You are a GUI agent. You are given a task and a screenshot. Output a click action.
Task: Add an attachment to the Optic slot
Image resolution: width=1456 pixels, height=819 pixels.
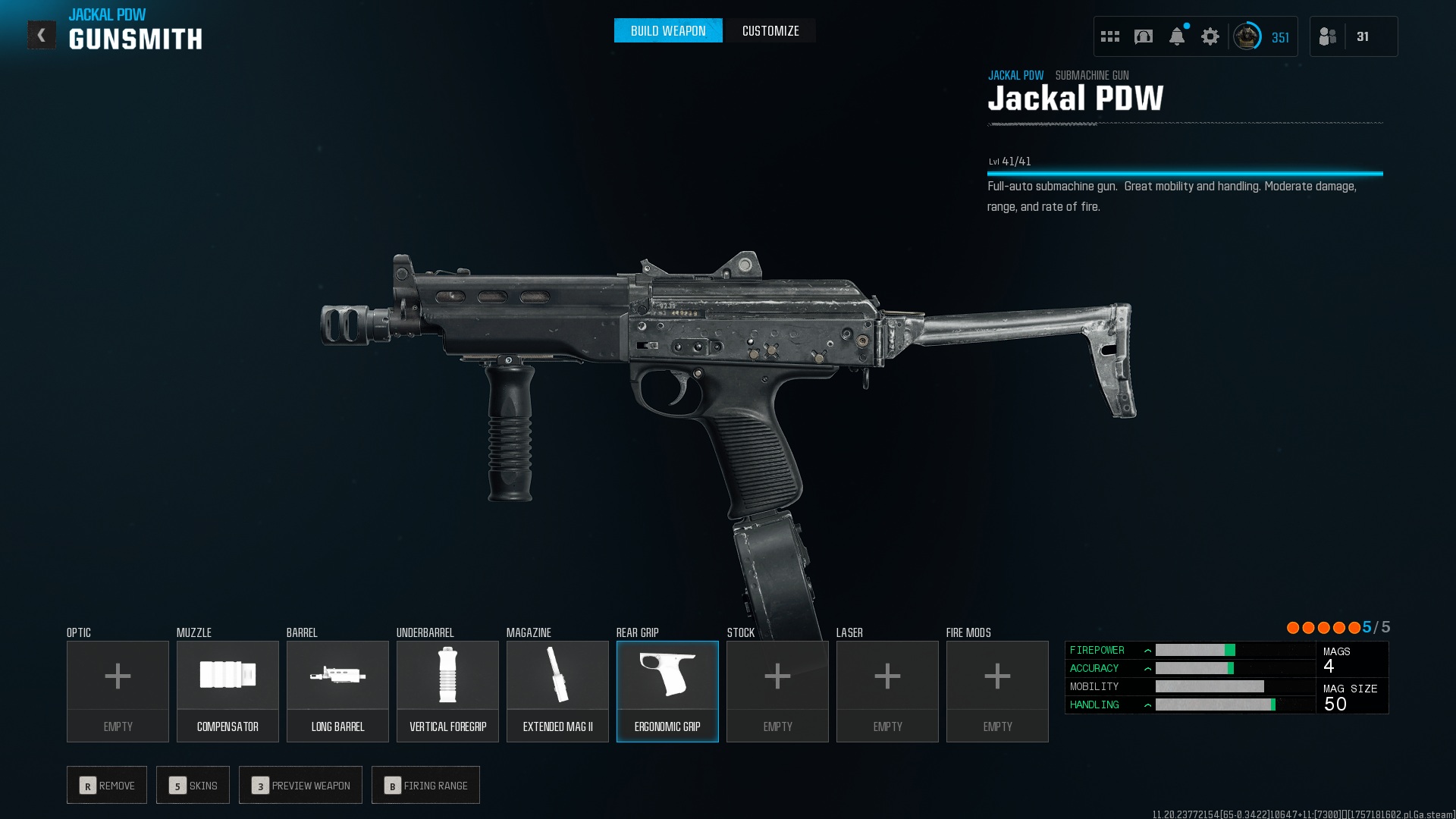pos(118,691)
